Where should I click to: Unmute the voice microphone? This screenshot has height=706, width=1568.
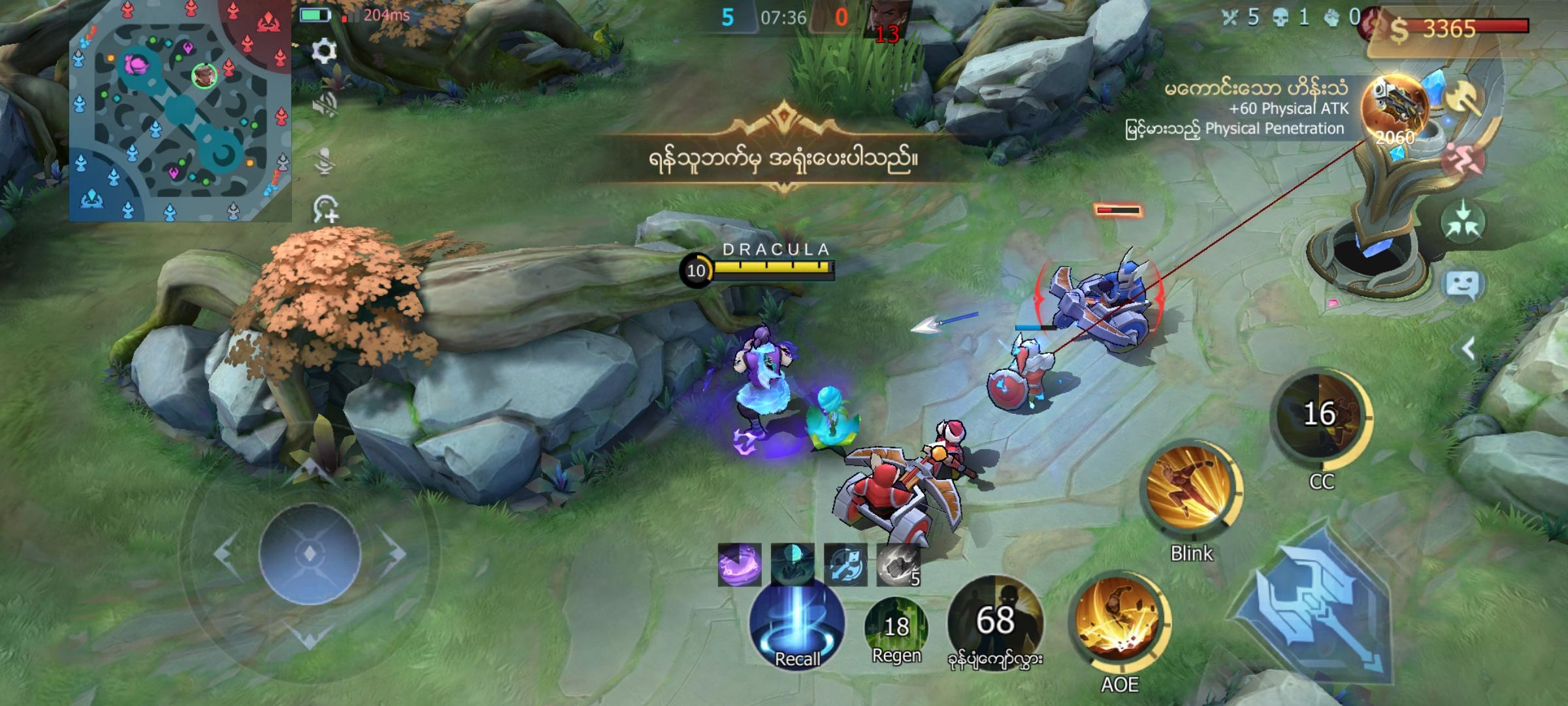pos(323,160)
